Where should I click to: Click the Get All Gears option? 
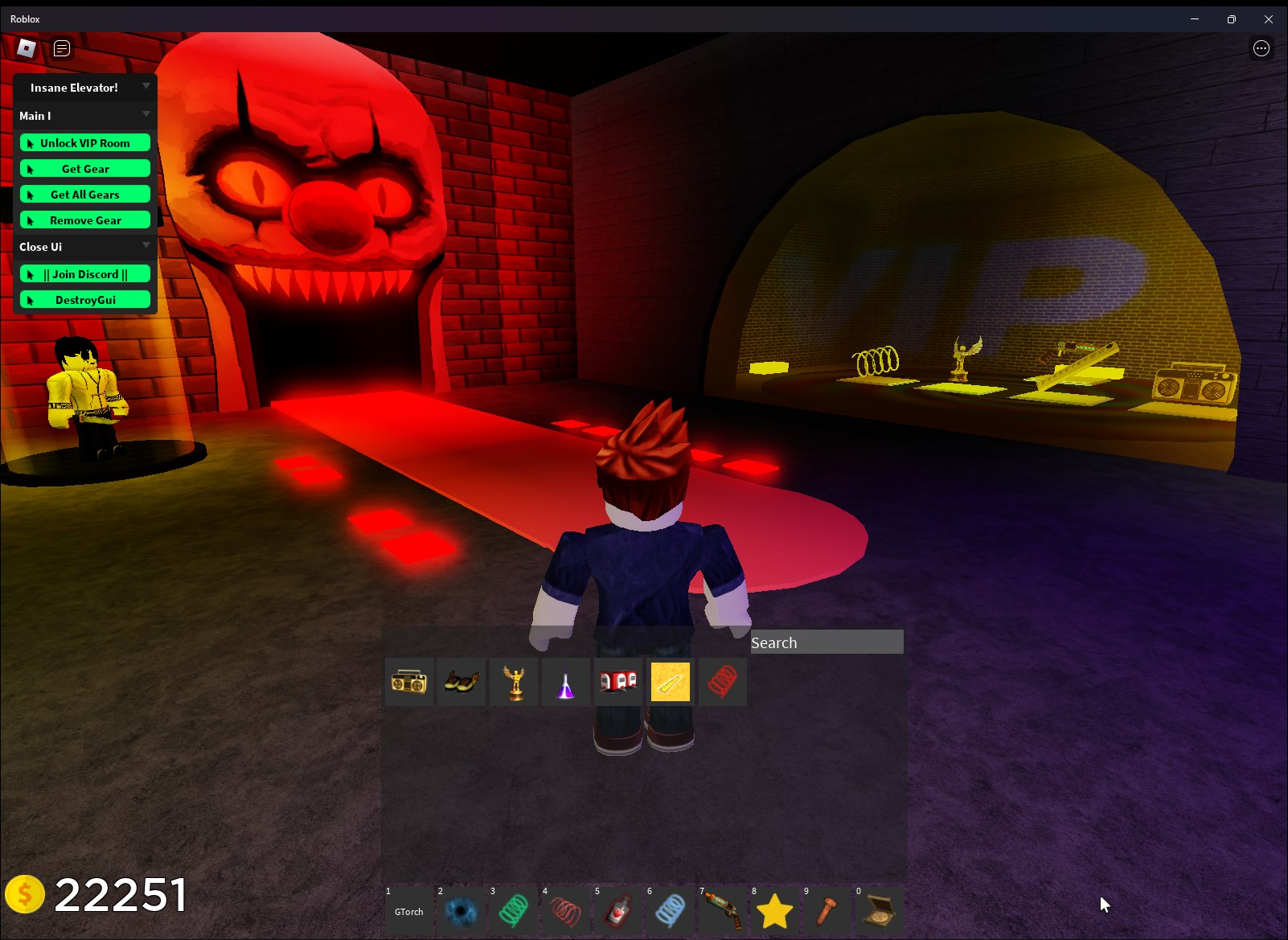pyautogui.click(x=84, y=194)
